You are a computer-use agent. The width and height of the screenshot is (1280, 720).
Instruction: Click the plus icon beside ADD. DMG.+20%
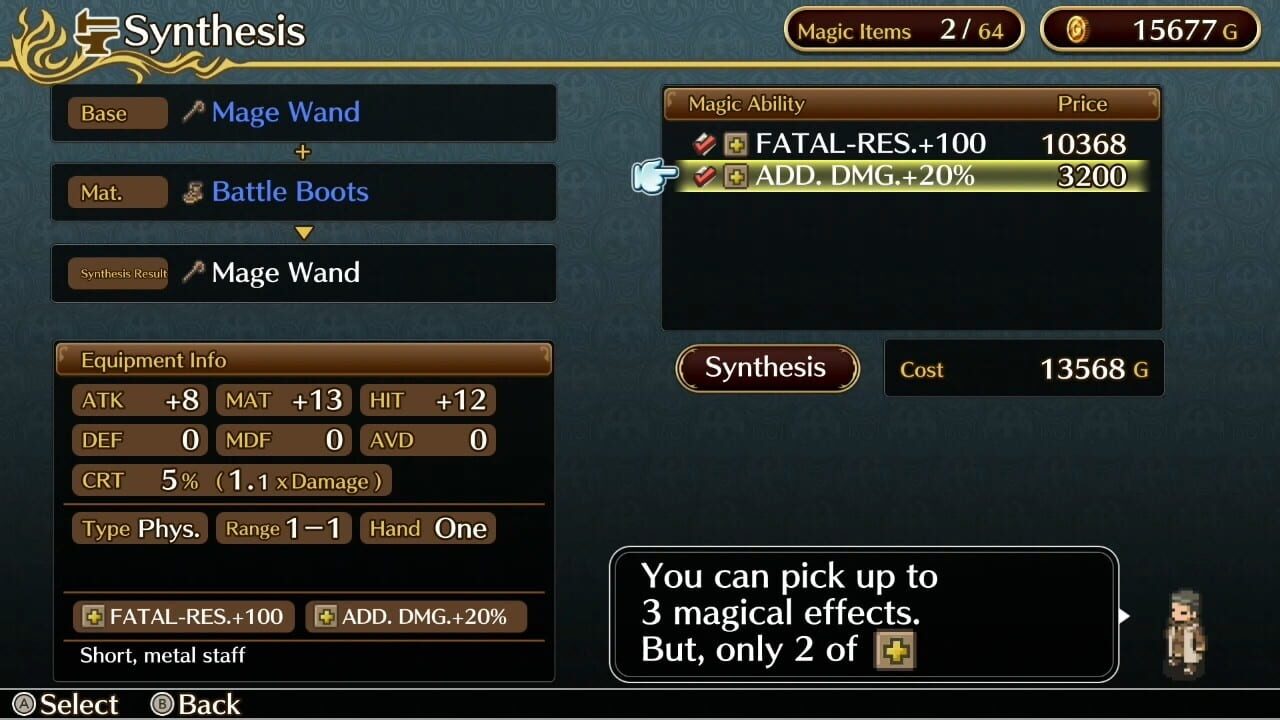tap(735, 176)
